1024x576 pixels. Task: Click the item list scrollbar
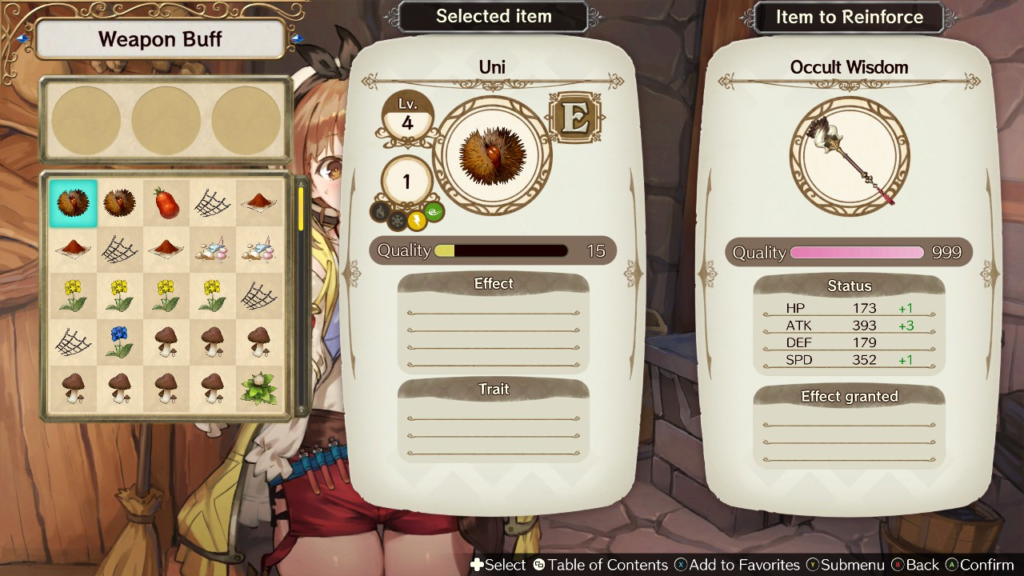click(302, 296)
